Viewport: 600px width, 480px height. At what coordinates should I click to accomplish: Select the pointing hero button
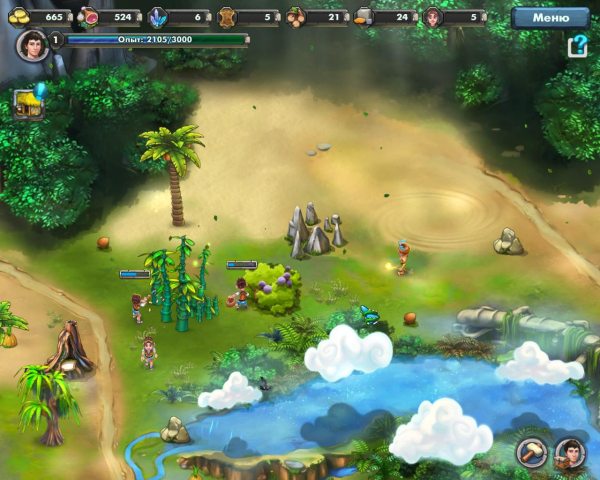pyautogui.click(x=570, y=453)
